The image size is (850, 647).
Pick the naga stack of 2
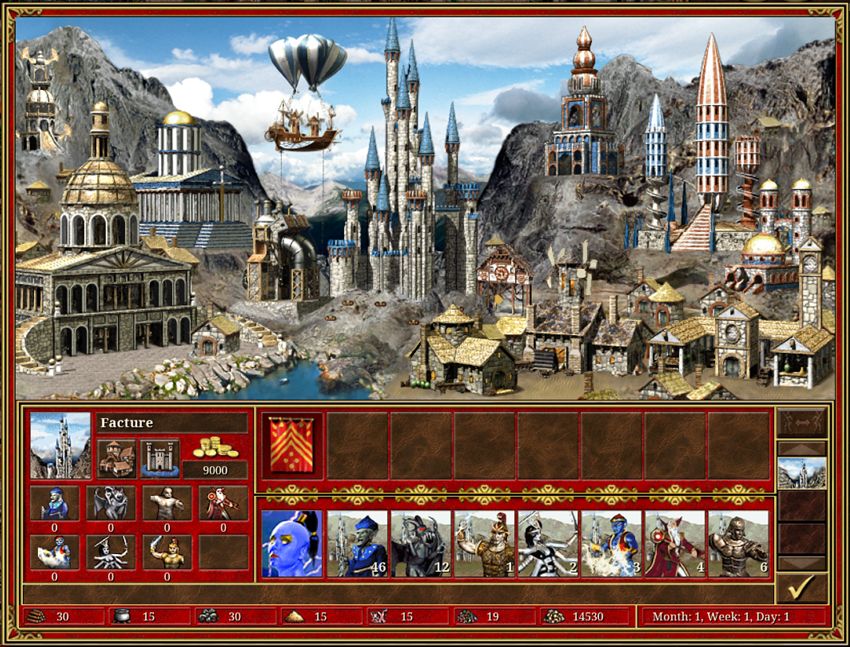(548, 544)
